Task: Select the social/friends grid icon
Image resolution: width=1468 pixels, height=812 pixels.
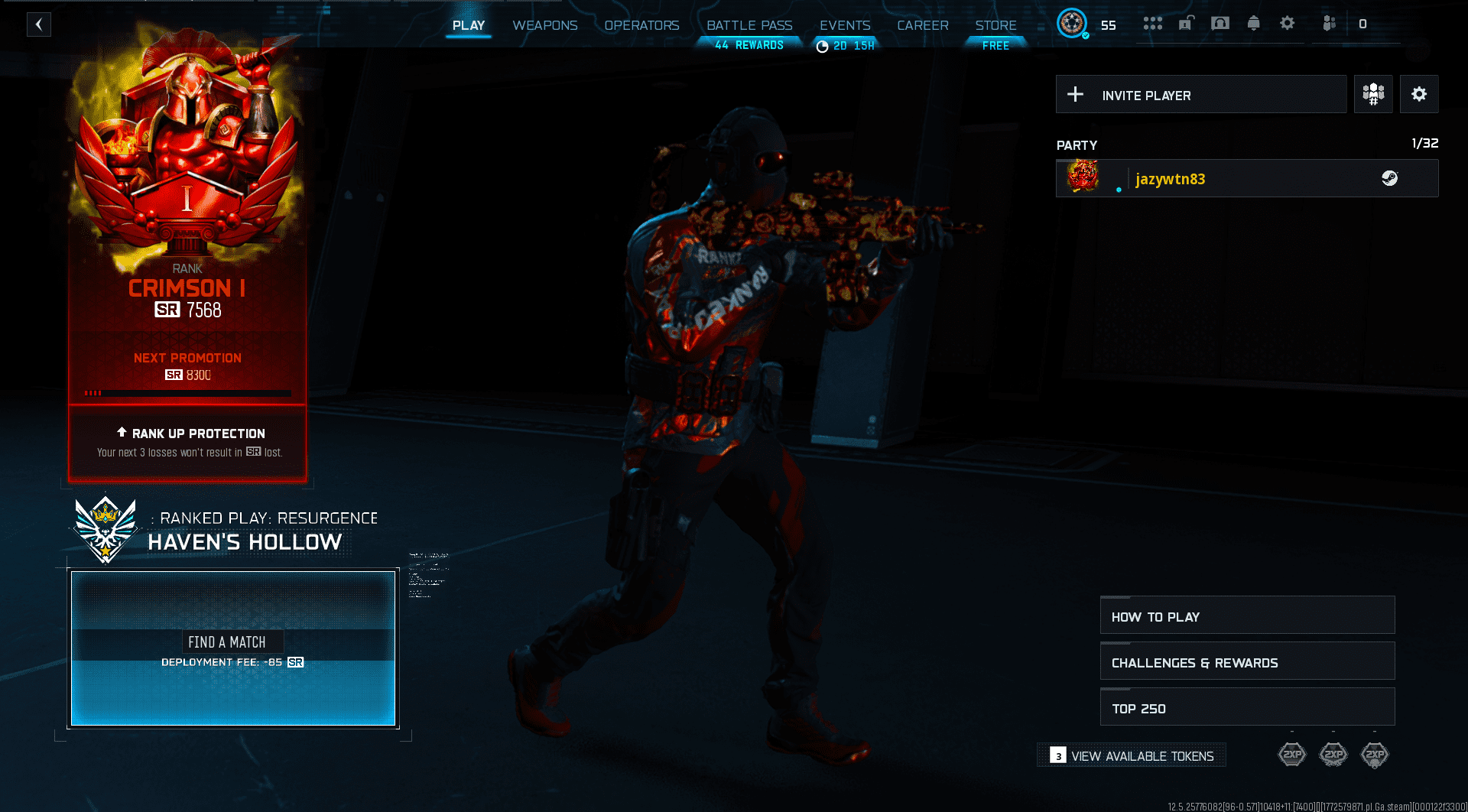Action: point(1152,24)
